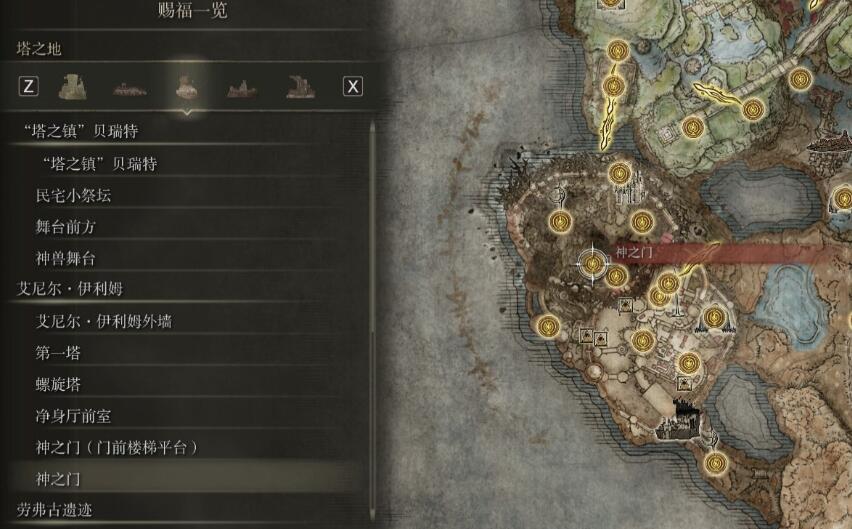Switch to the pale green ruin region tab

72,86
